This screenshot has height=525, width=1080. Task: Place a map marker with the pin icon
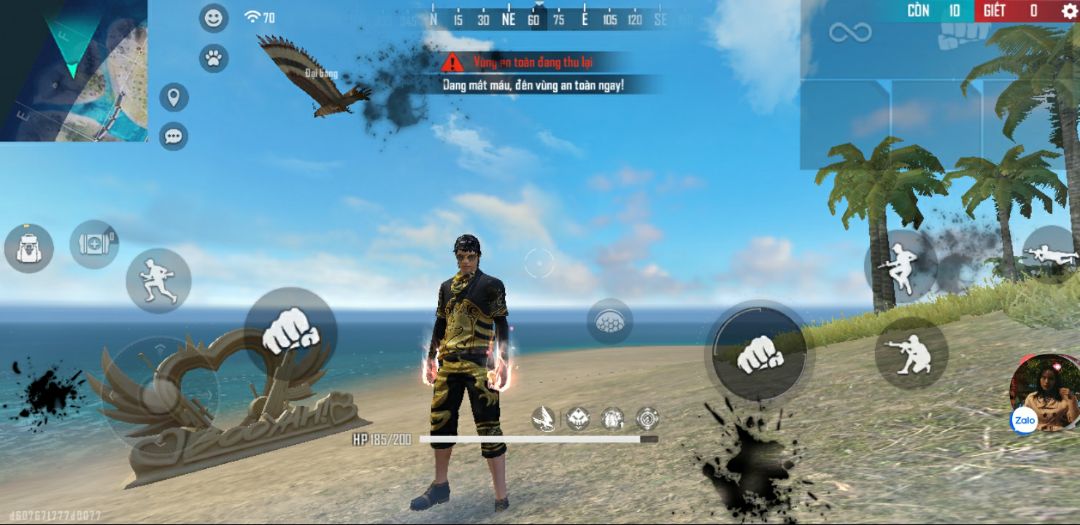pos(174,97)
